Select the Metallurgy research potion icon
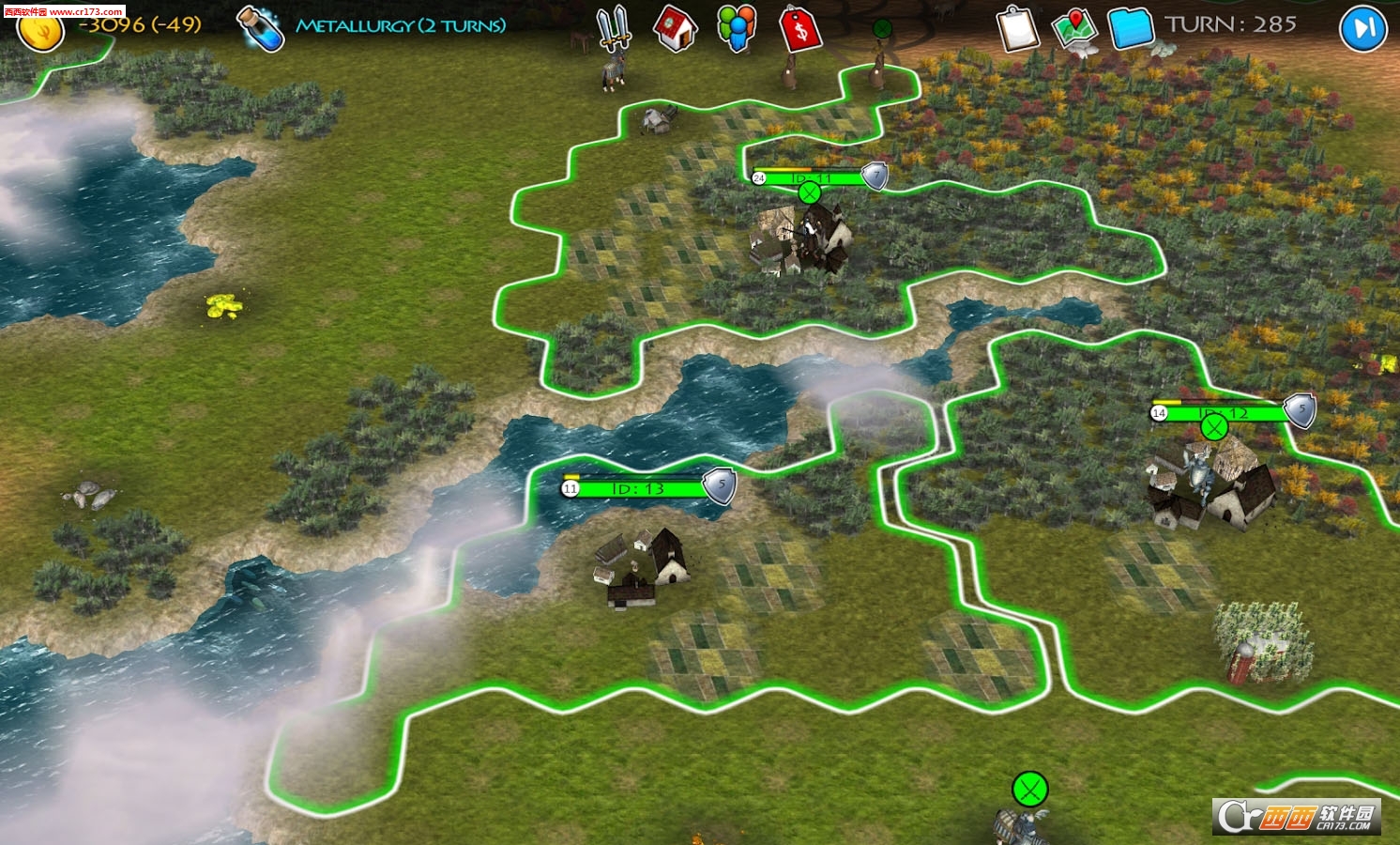 [261, 29]
